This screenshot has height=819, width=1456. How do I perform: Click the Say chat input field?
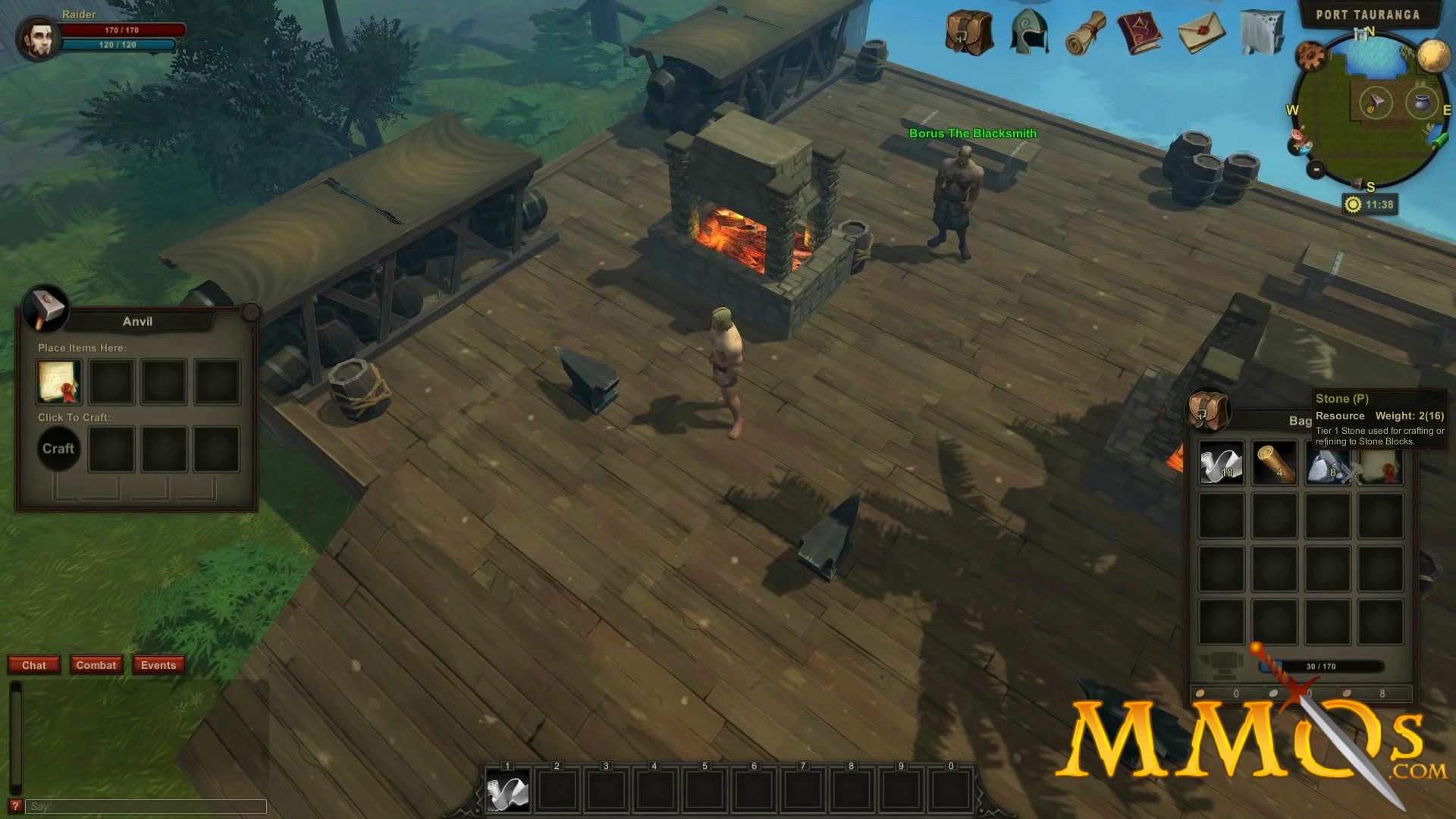click(146, 806)
